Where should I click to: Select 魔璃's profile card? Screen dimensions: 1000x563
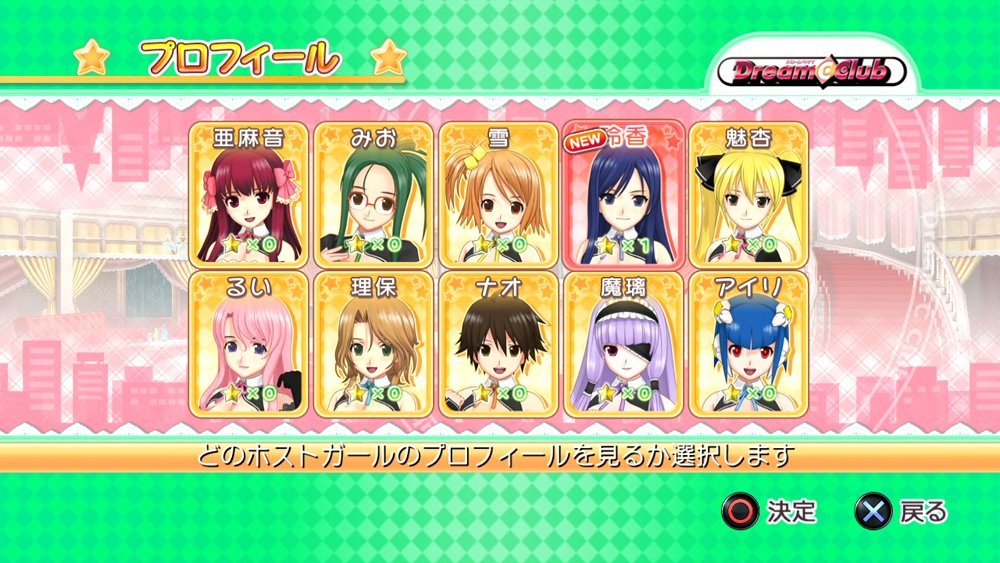[623, 343]
